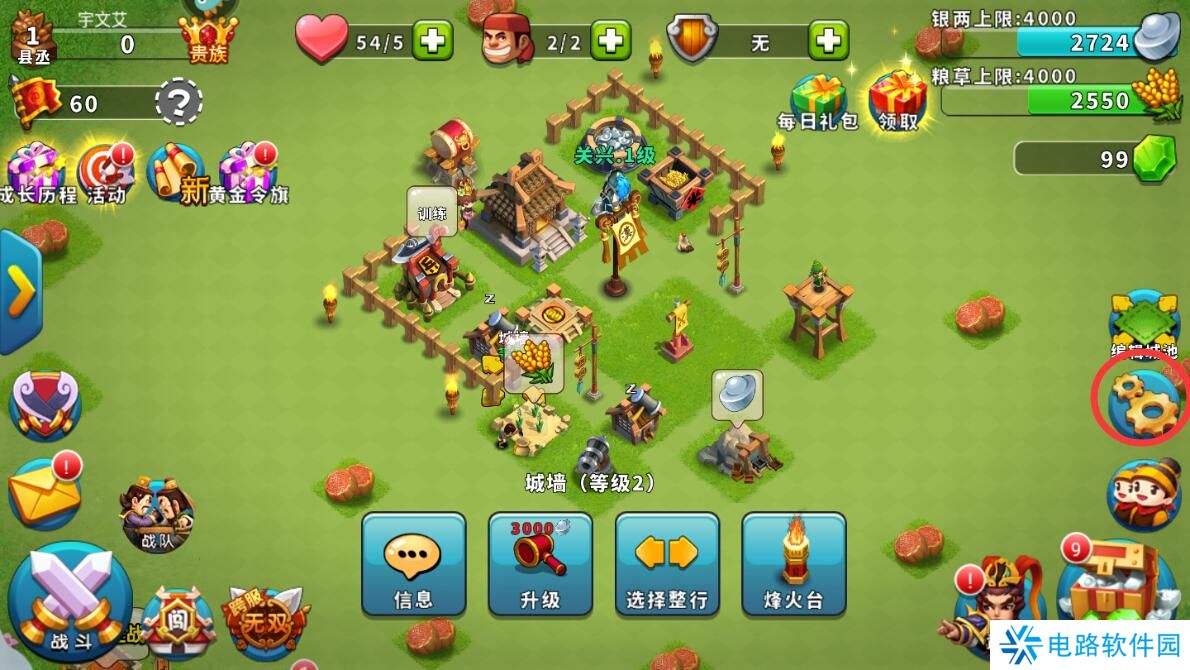Open the 活动 events icon
The height and width of the screenshot is (670, 1190).
pyautogui.click(x=104, y=174)
